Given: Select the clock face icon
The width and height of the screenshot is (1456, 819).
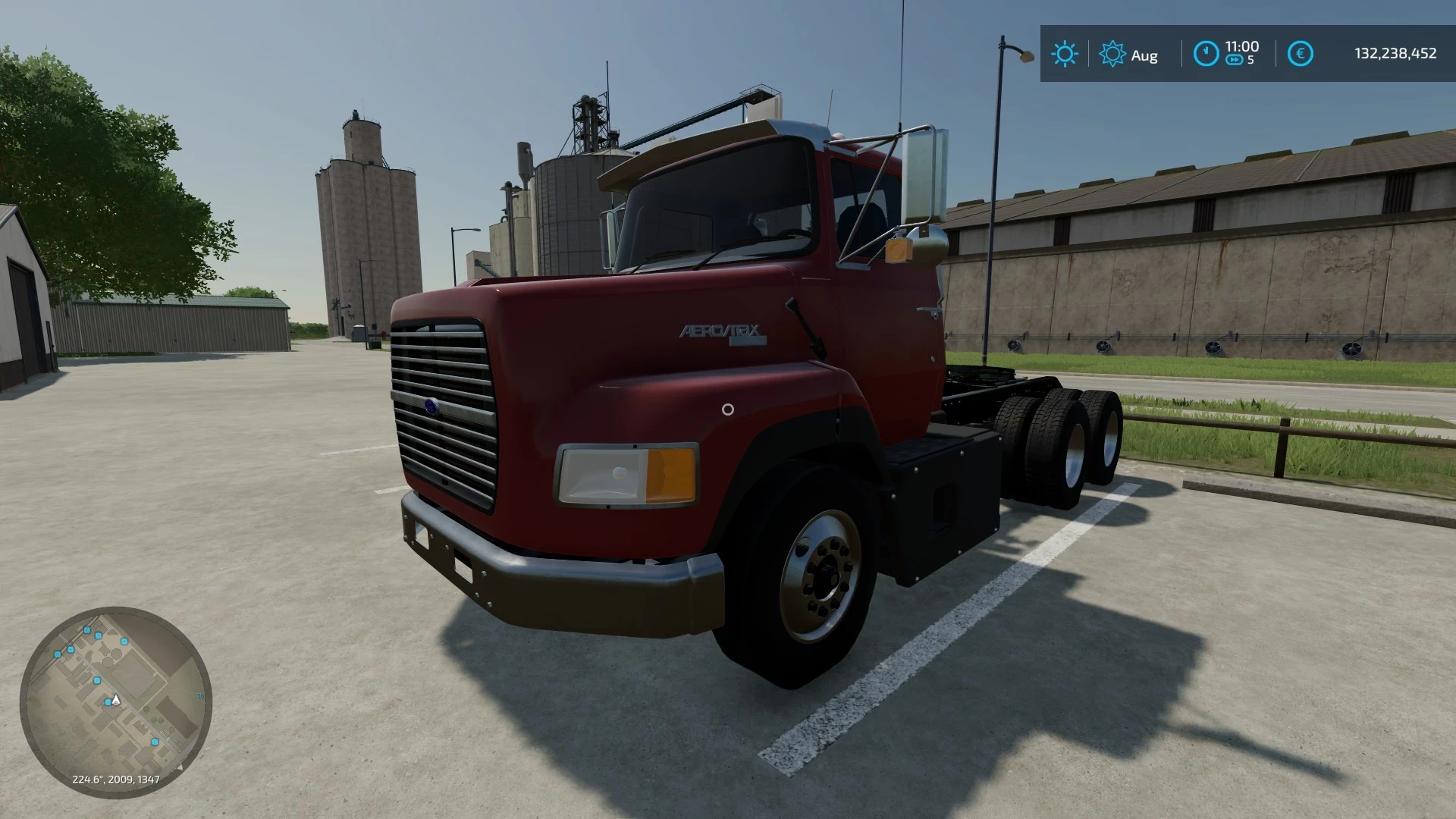Looking at the screenshot, I should click(x=1207, y=53).
